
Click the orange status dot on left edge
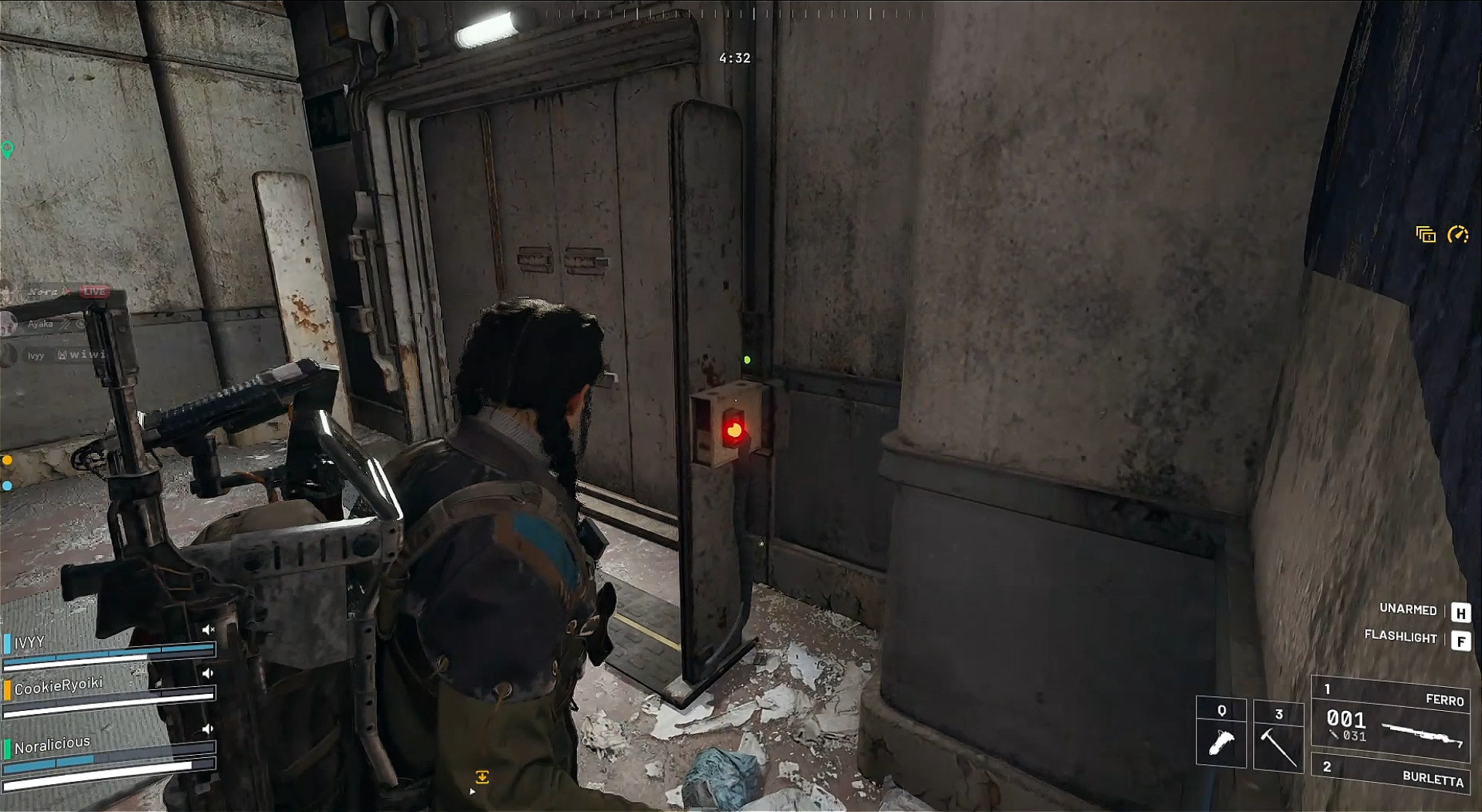click(x=8, y=460)
